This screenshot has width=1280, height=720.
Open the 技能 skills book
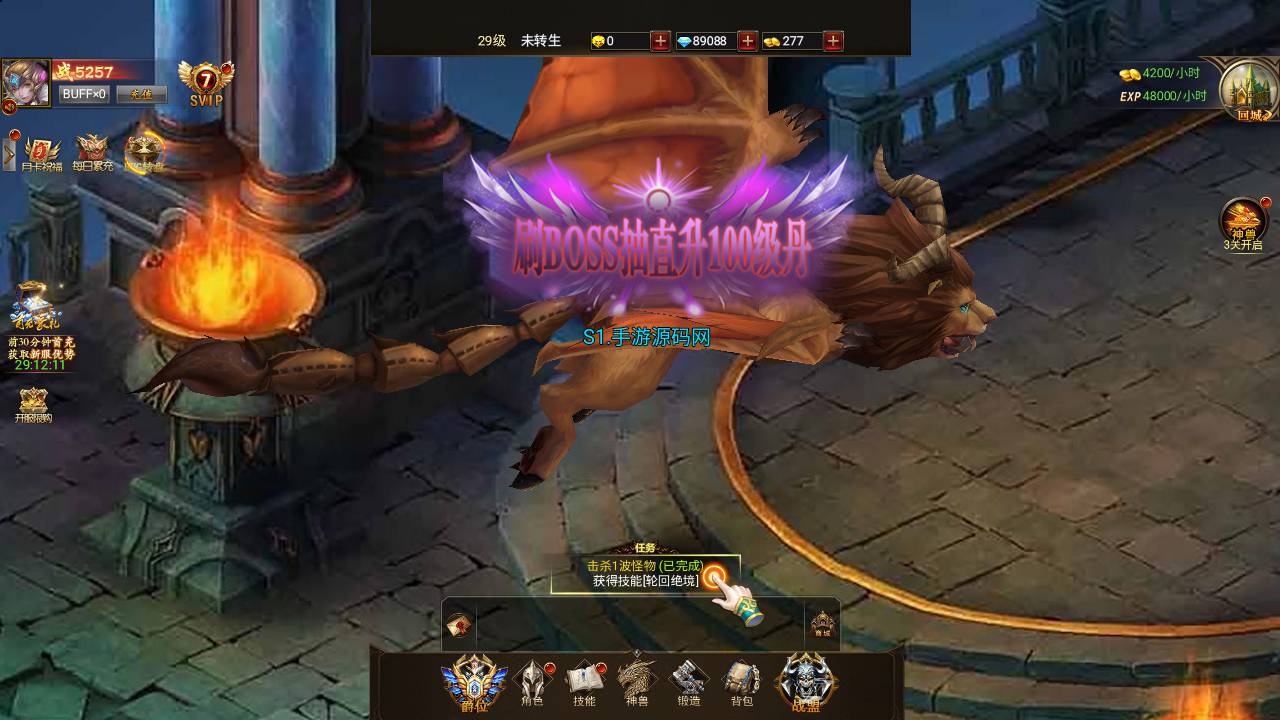(x=585, y=682)
